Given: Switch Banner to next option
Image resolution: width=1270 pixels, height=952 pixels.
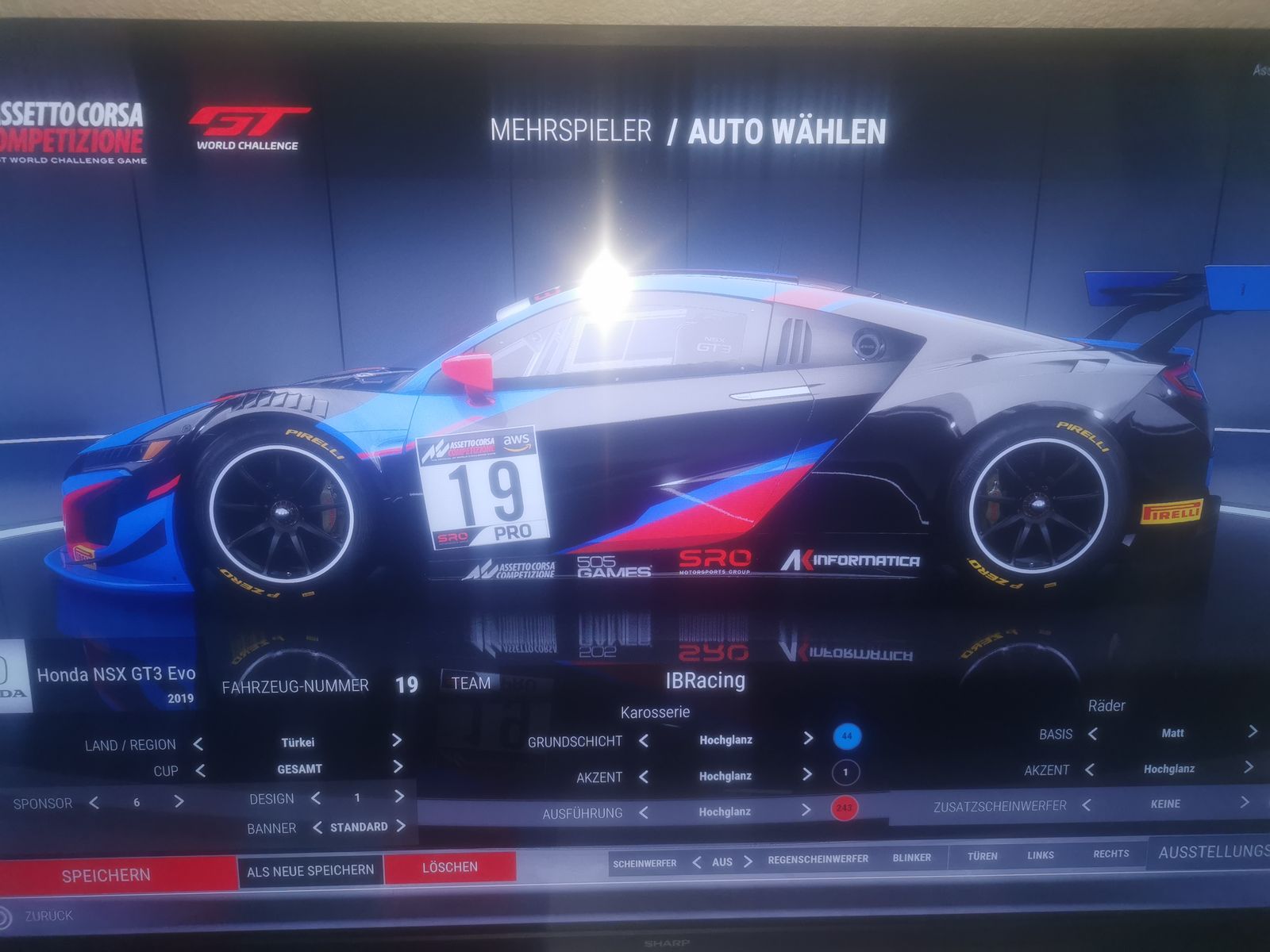Looking at the screenshot, I should point(401,826).
